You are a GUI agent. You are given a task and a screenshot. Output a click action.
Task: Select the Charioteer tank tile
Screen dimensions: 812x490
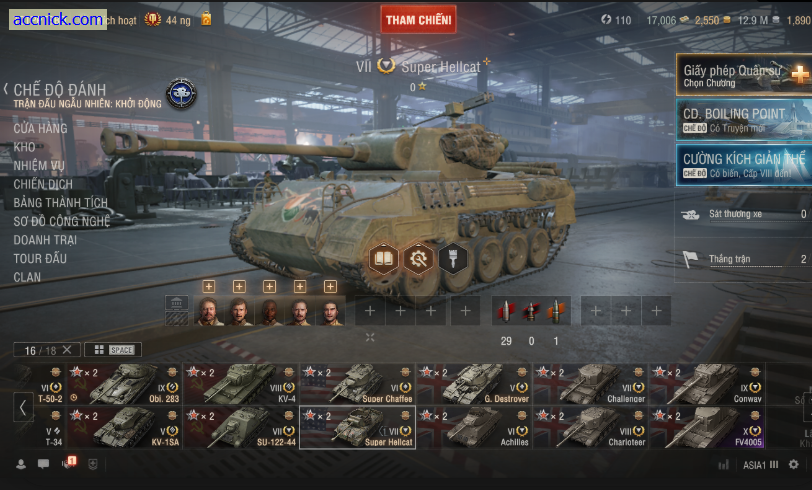pyautogui.click(x=590, y=426)
